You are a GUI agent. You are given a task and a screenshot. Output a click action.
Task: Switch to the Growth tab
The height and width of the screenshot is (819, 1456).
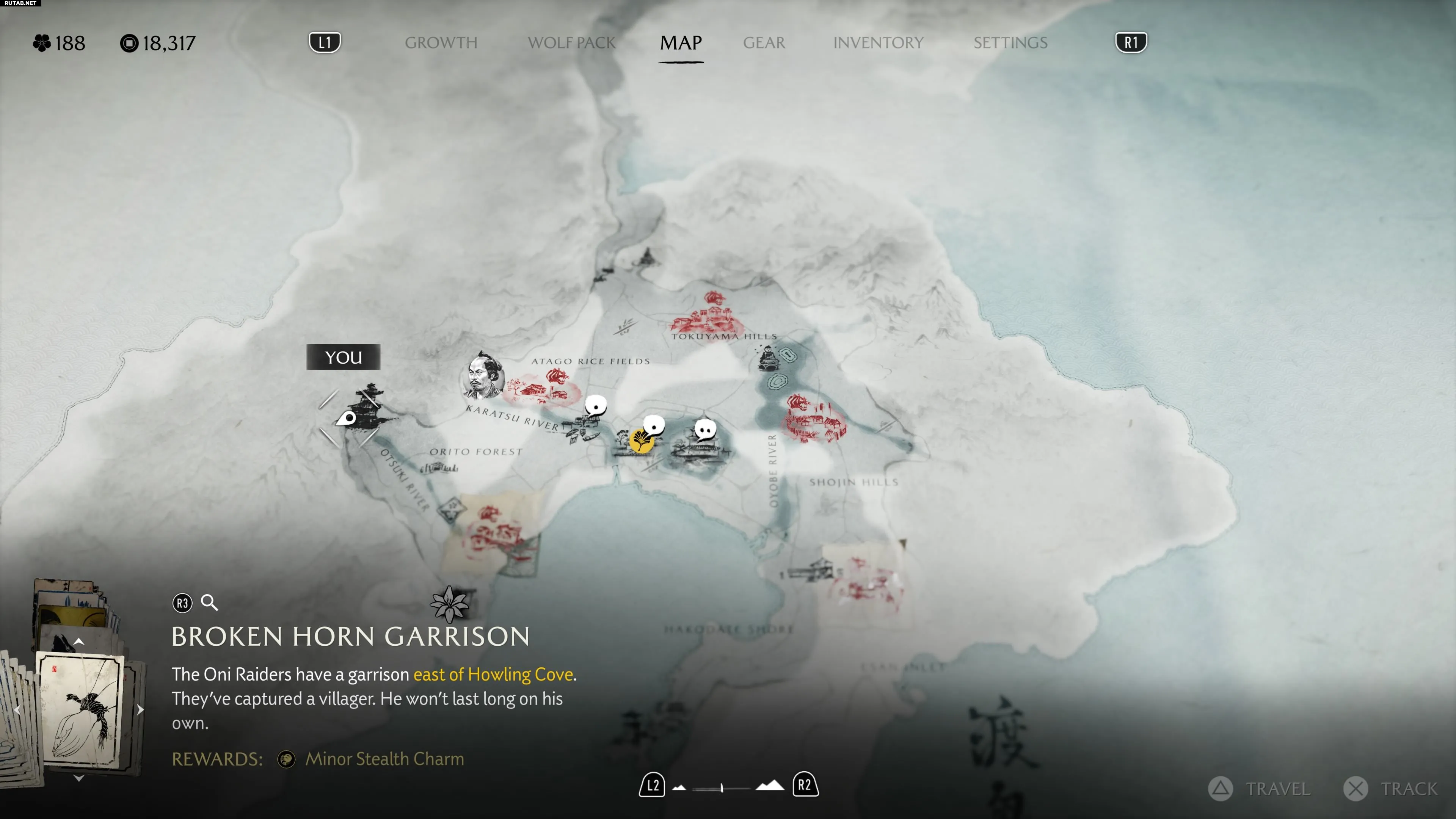(x=441, y=42)
